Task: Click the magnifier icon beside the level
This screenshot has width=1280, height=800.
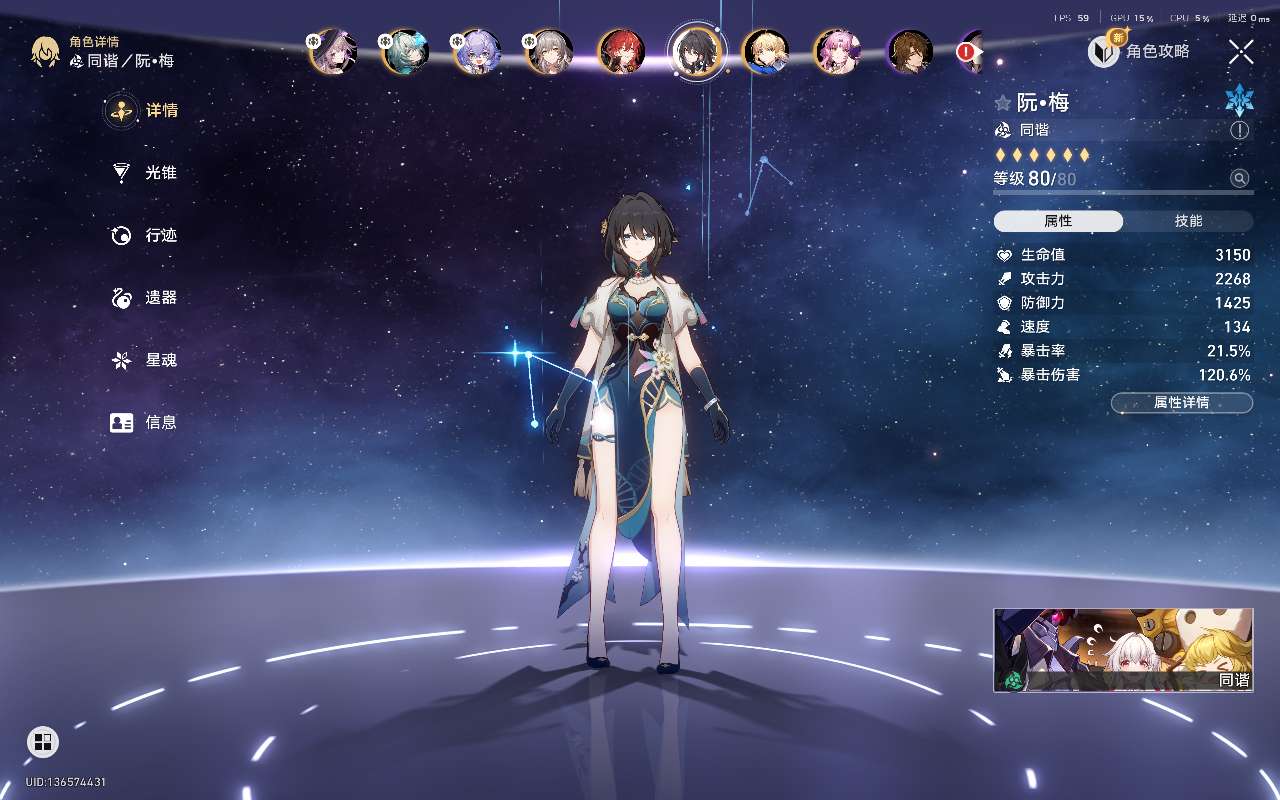Action: pos(1240,179)
